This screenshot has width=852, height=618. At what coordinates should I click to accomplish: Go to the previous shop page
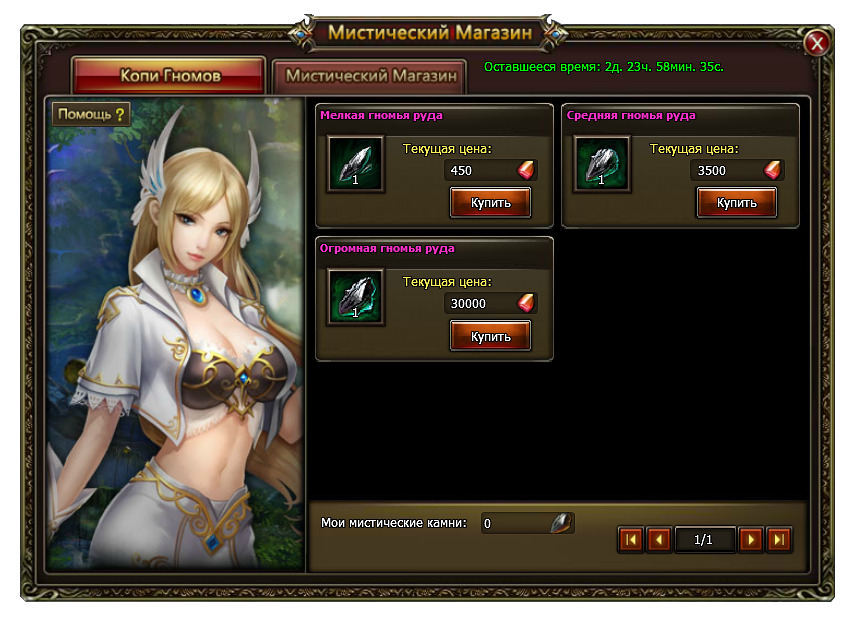tap(658, 540)
